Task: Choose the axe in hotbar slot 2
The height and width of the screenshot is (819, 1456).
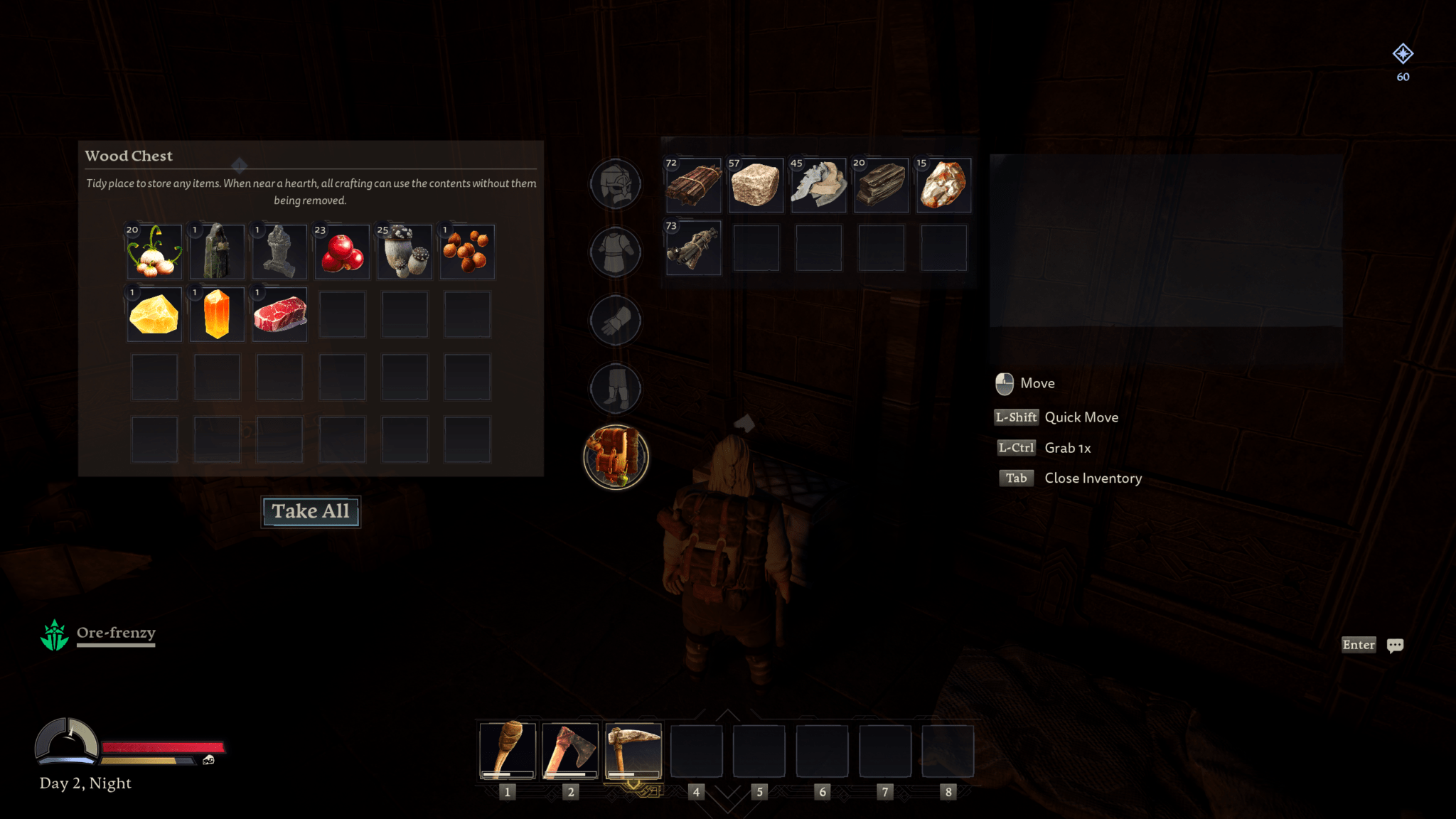Action: 570,751
